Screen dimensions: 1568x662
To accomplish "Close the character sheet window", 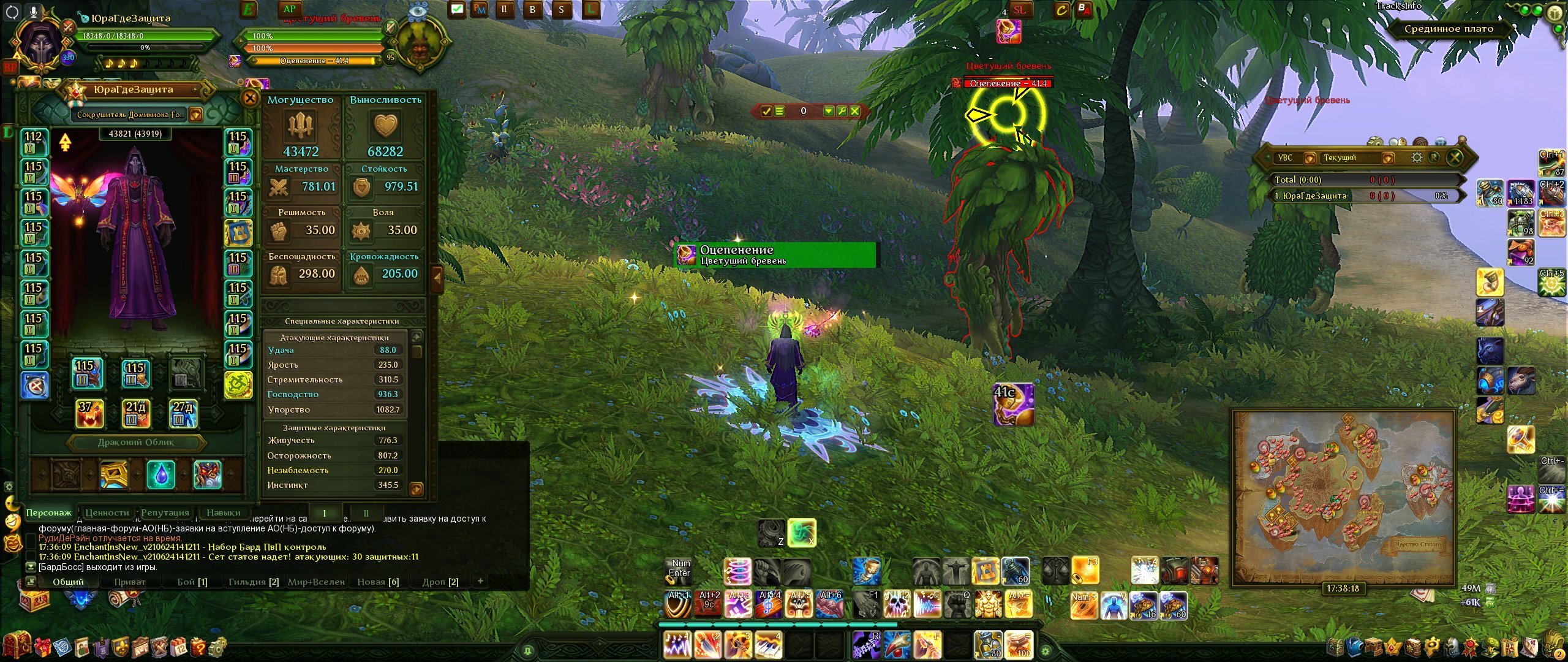I will tap(250, 98).
